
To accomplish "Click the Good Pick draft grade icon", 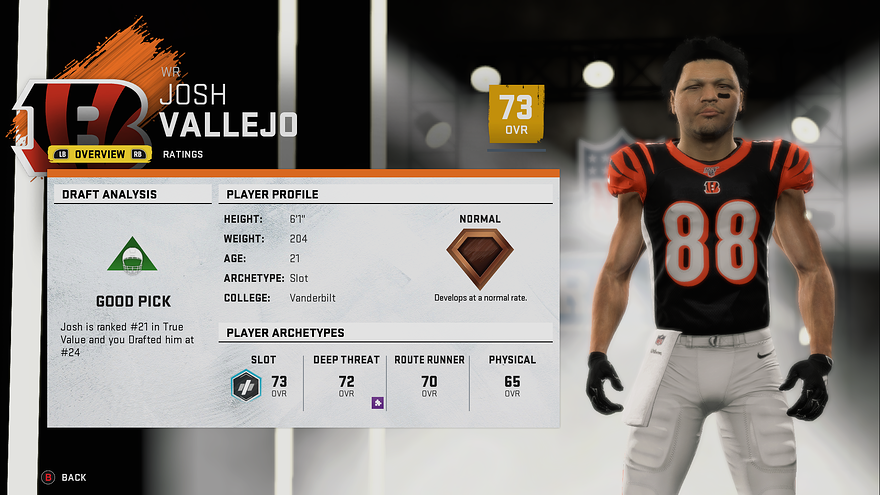I will (132, 256).
